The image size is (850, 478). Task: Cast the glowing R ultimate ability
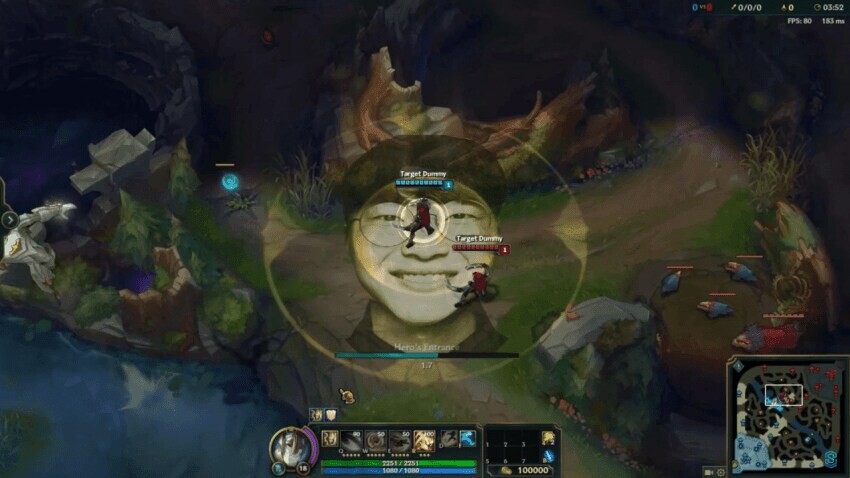(x=424, y=439)
